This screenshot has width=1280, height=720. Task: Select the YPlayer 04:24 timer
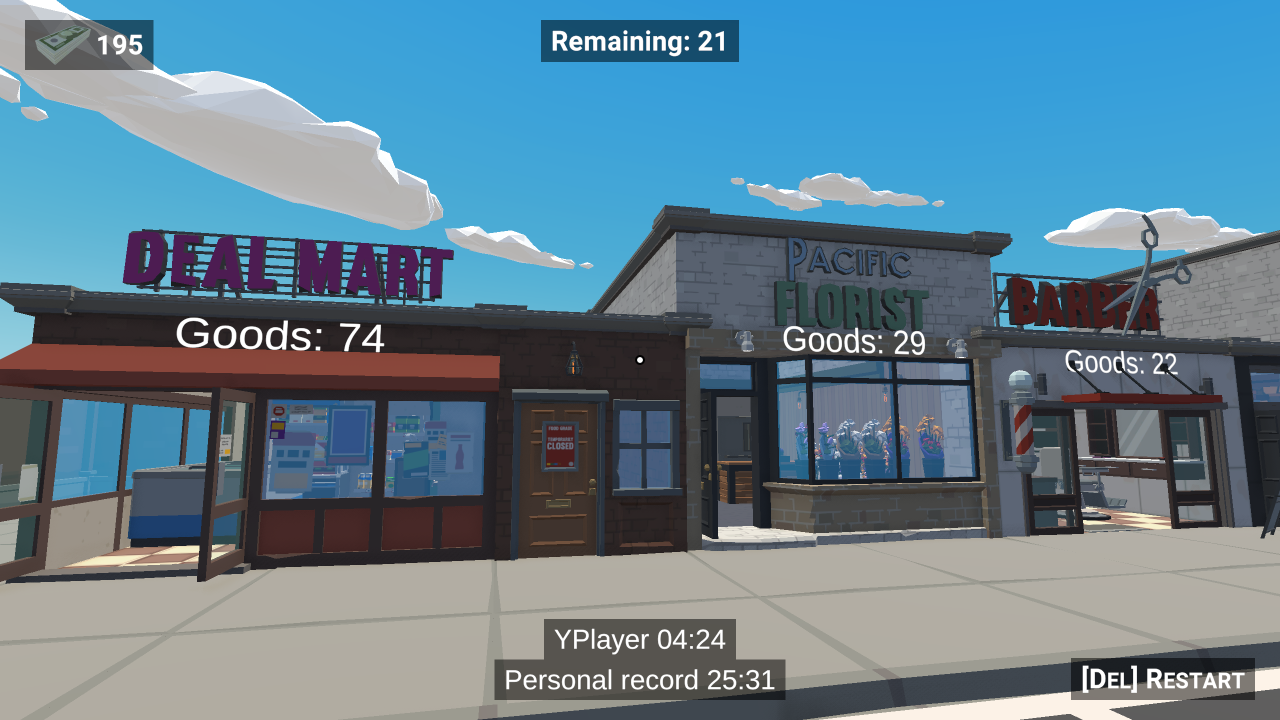[x=639, y=640]
